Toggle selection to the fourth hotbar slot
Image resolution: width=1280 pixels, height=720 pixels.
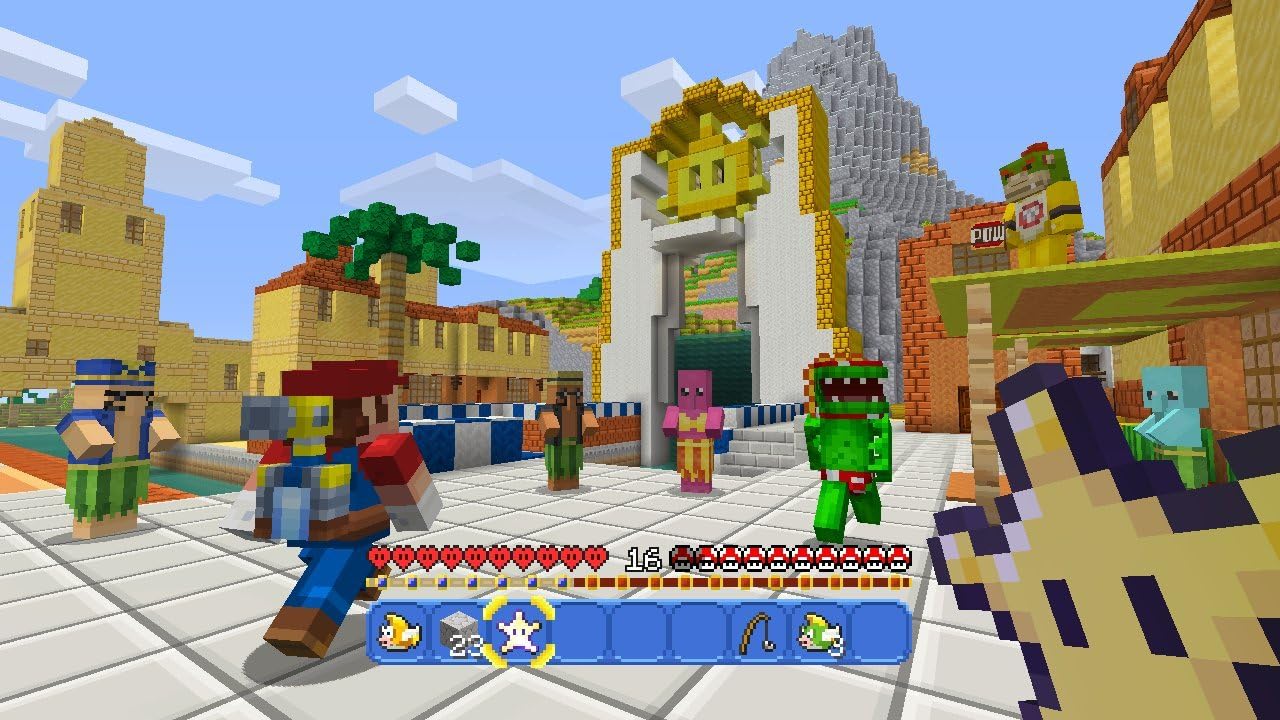click(580, 632)
